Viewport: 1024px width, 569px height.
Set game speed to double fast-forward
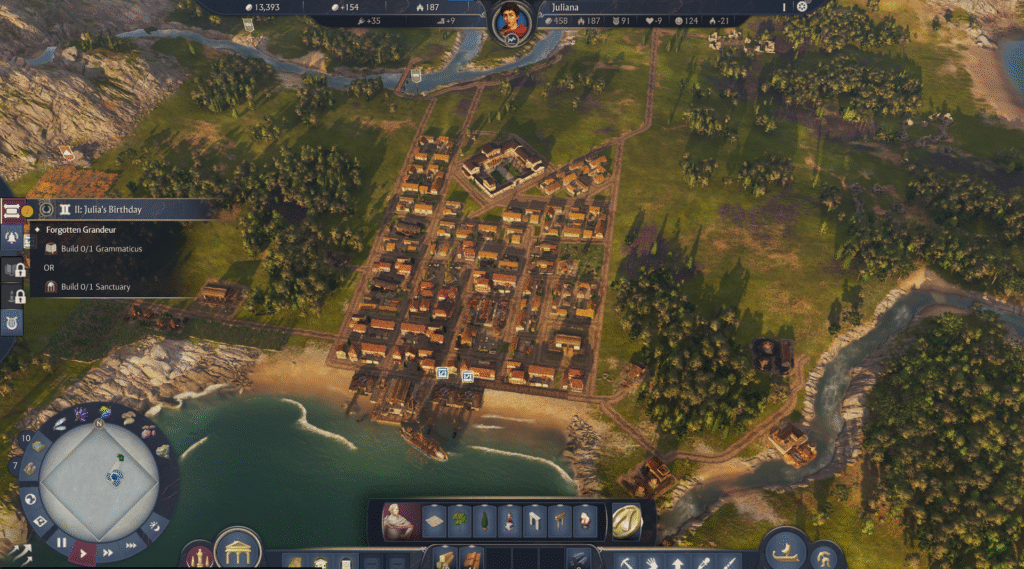108,551
